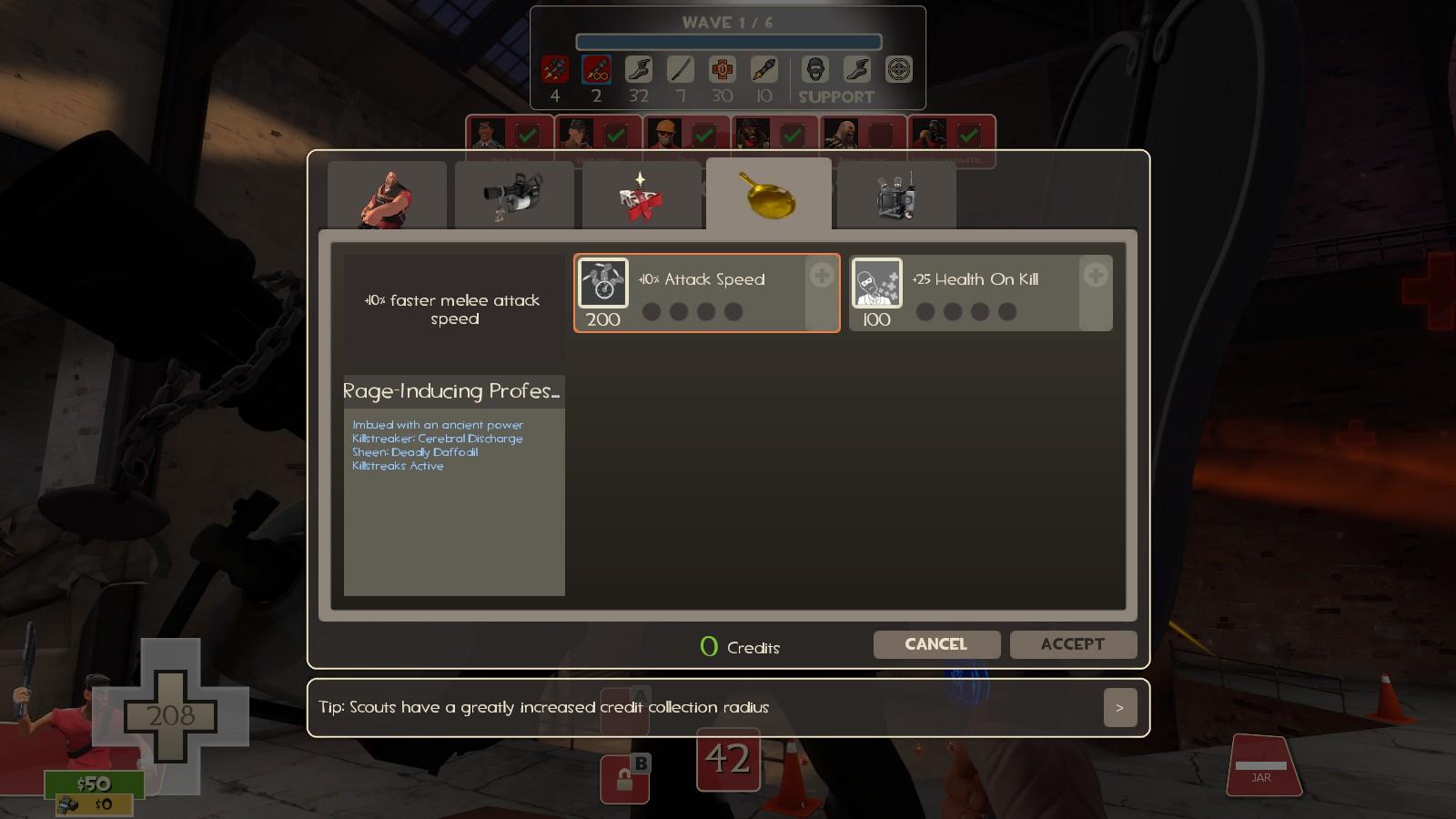The height and width of the screenshot is (819, 1456).
Task: Show the next gameplay tip
Action: (x=1119, y=708)
